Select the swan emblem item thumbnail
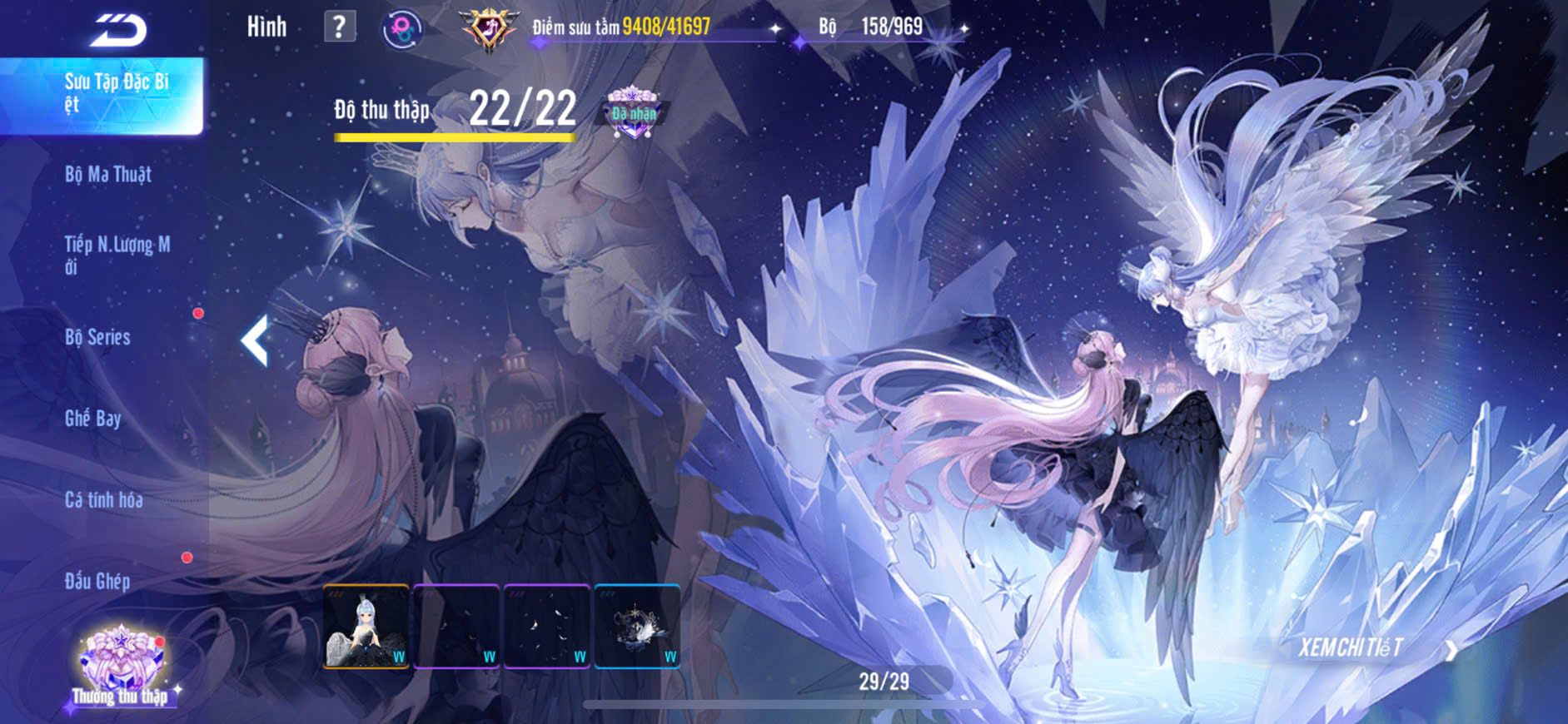This screenshot has height=724, width=1568. coord(637,627)
